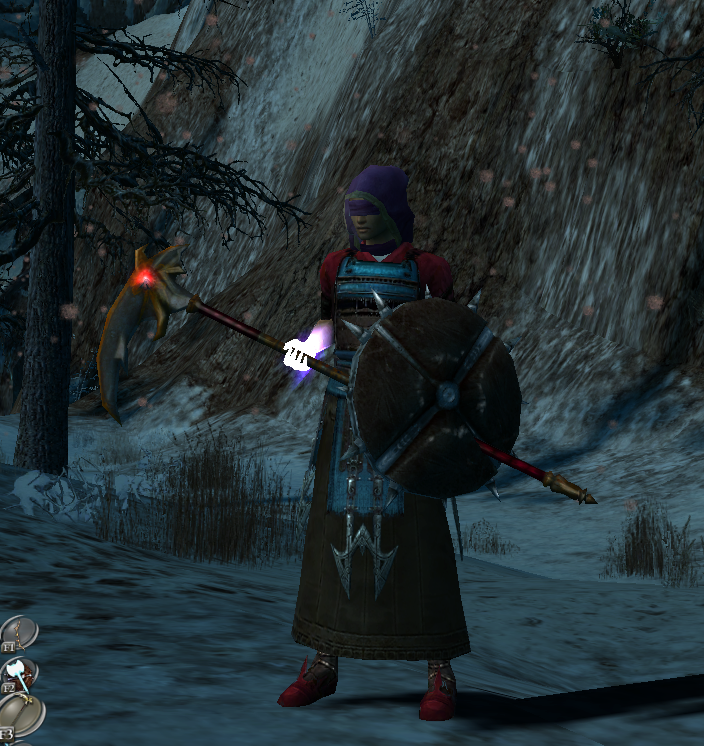Choose the F3 scythe weapon set
Viewport: 704px width, 746px height.
coord(20,714)
